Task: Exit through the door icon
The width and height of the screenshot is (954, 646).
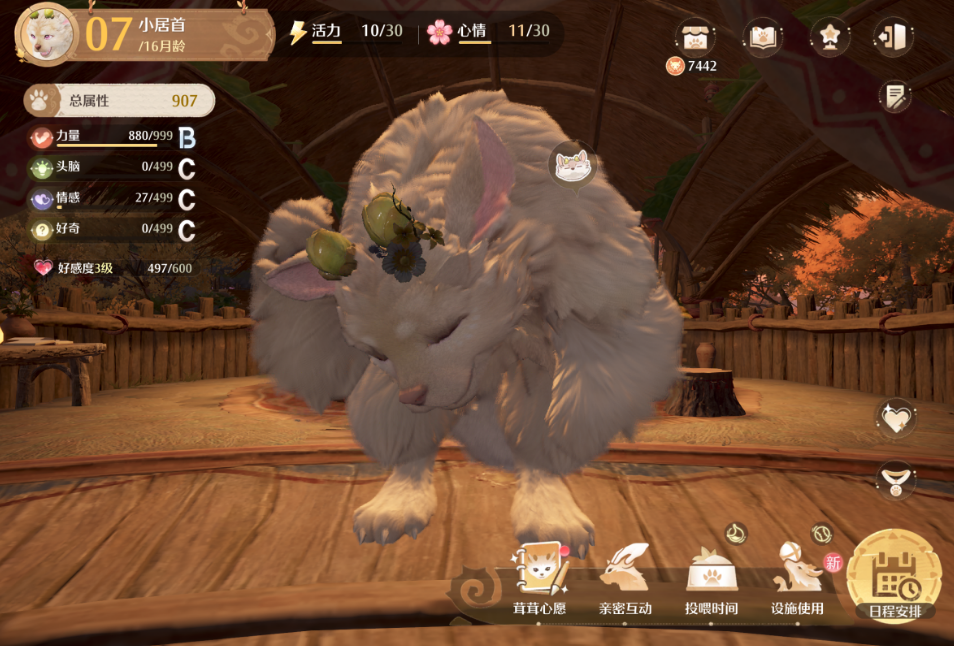Action: (x=893, y=37)
